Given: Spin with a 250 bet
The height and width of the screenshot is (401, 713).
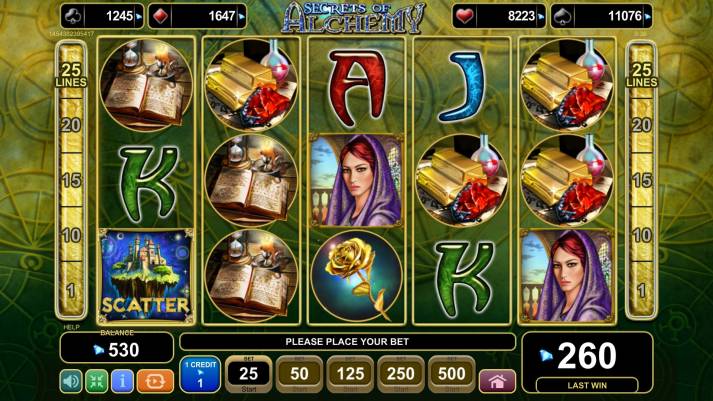Looking at the screenshot, I should coord(401,375).
